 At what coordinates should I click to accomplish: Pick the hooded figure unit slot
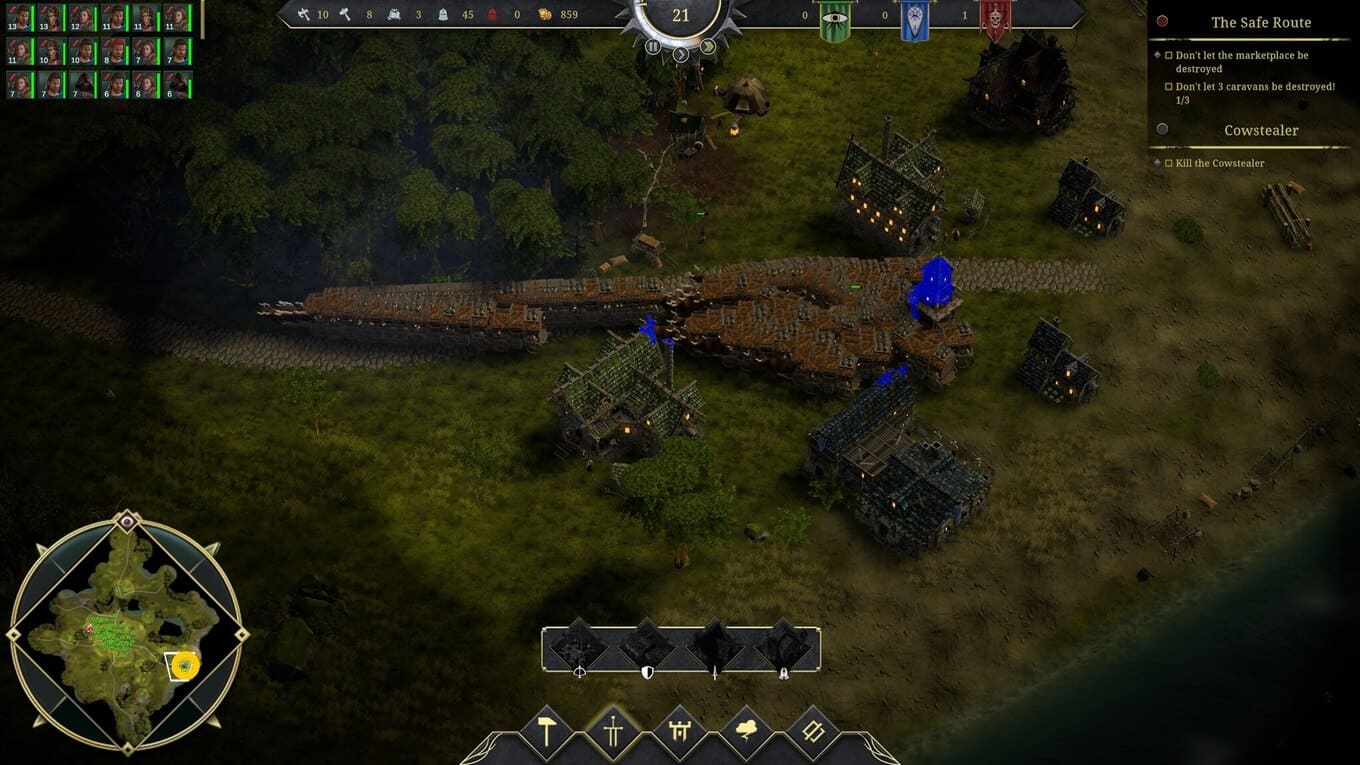pyautogui.click(x=783, y=647)
